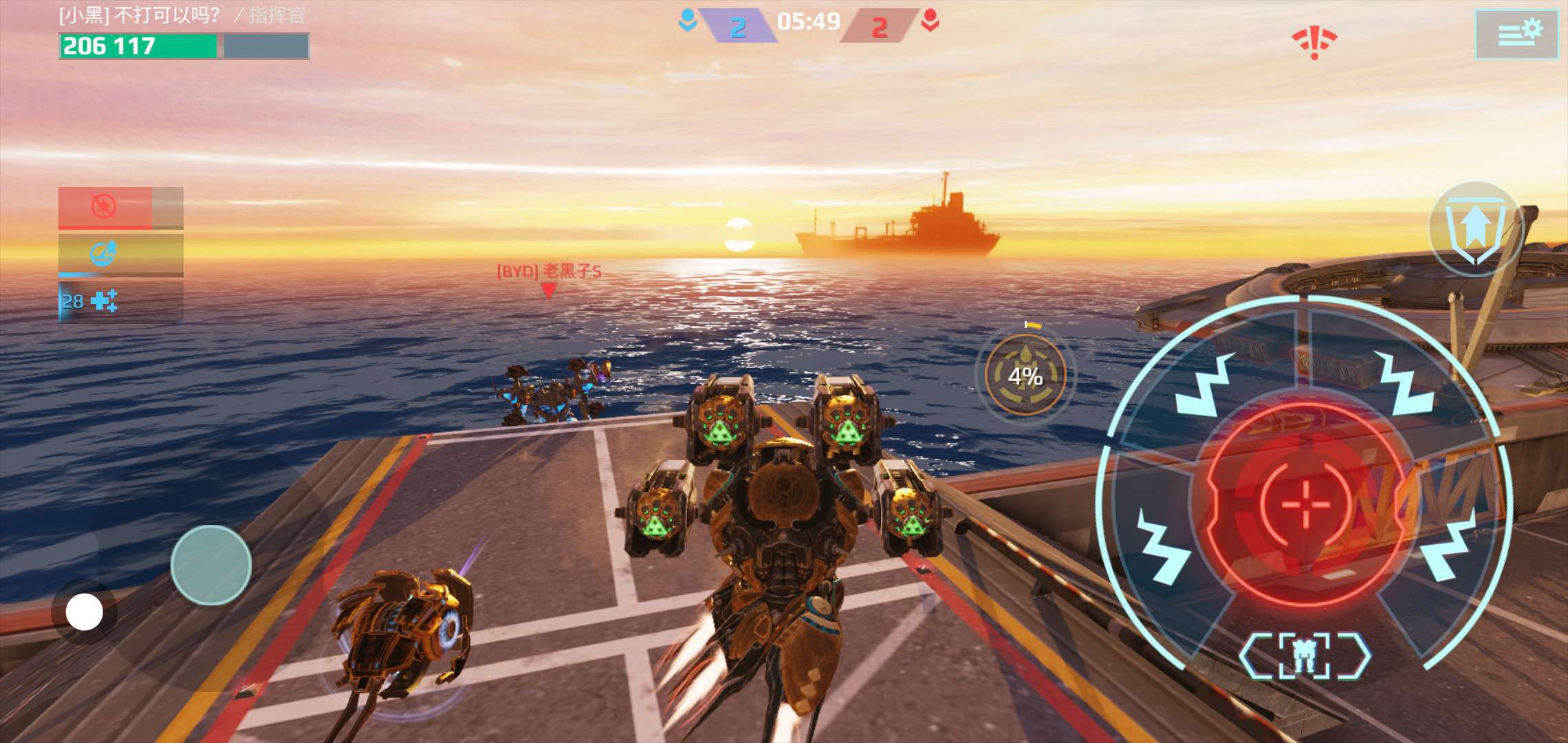Tap the white movement joystick knob
This screenshot has width=1568, height=743.
point(85,612)
